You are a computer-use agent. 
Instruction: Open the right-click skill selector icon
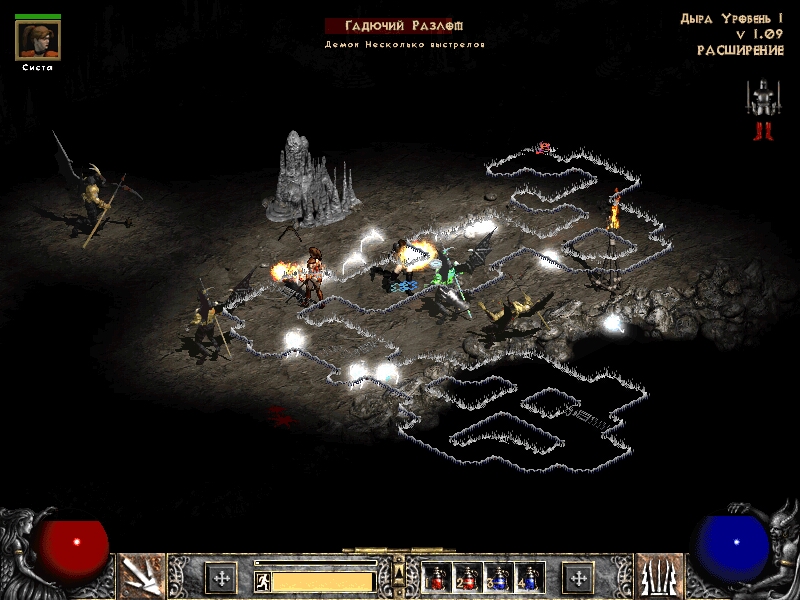(x=659, y=576)
